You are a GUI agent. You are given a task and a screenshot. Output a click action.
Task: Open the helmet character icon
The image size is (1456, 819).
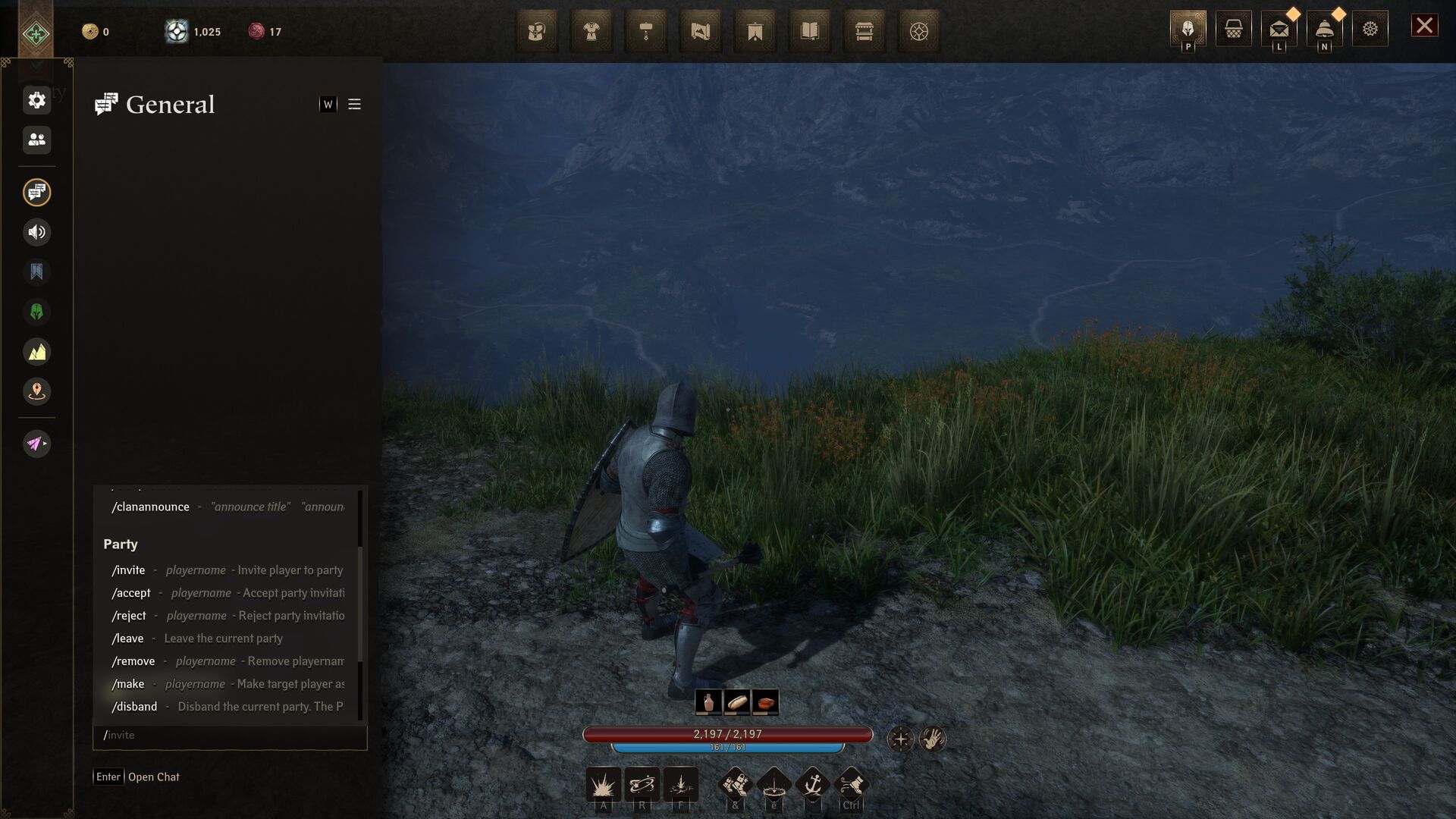point(1188,29)
